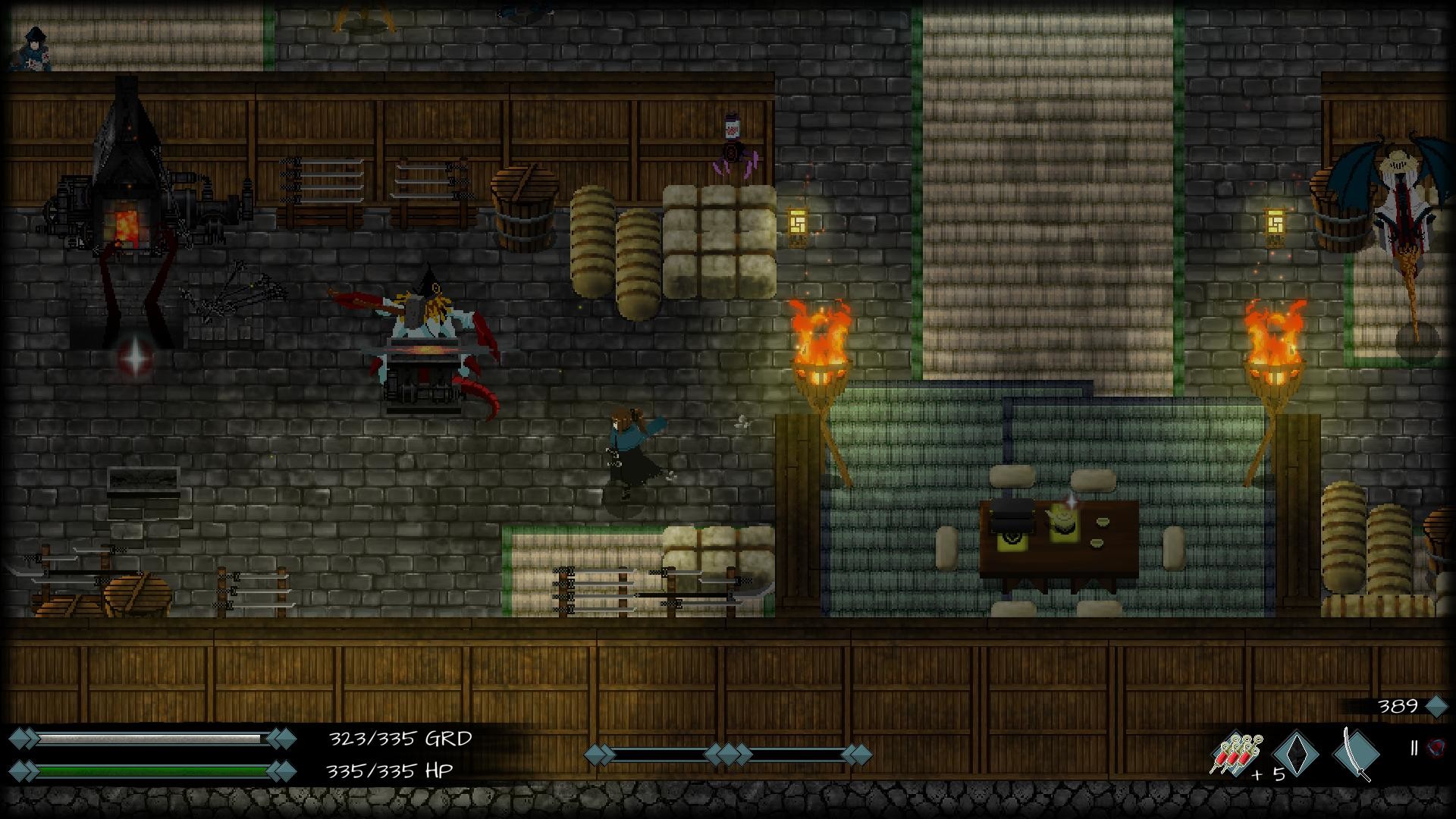
Task: Click the burning torch left of the tea room
Action: coord(821,356)
